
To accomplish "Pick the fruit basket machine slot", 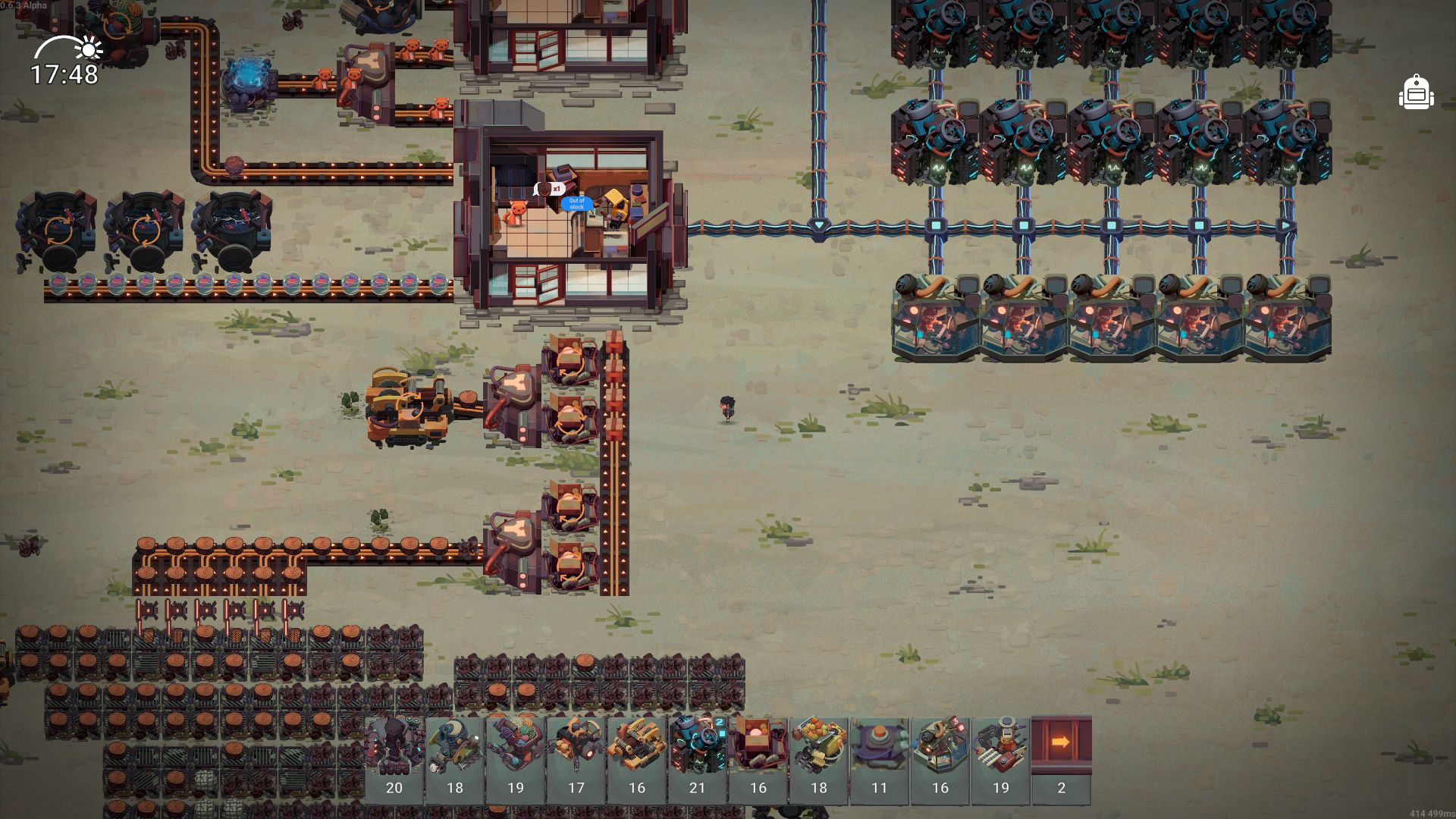I will tap(819, 758).
